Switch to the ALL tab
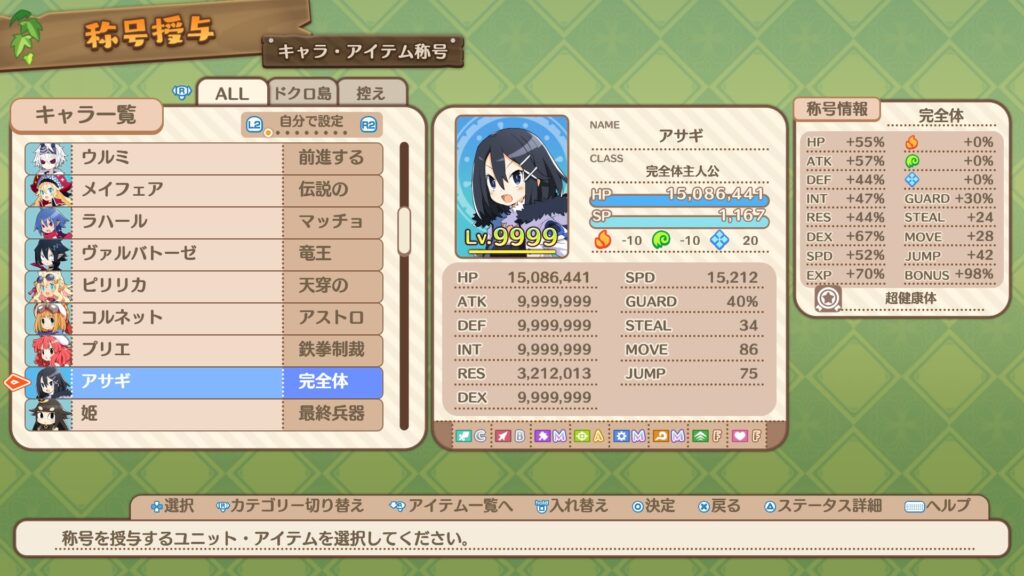The height and width of the screenshot is (576, 1024). (x=232, y=93)
